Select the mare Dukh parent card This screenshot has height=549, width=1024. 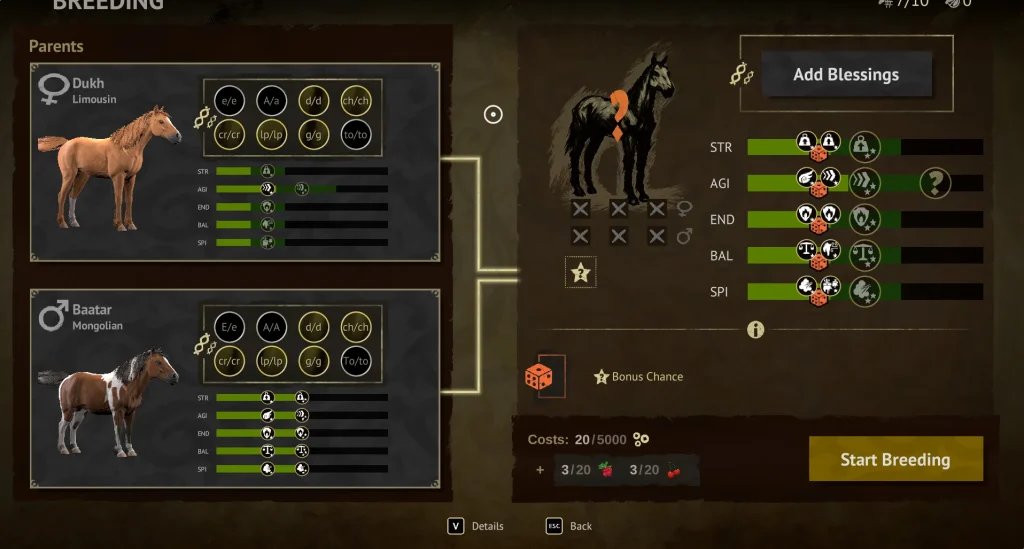(x=235, y=163)
